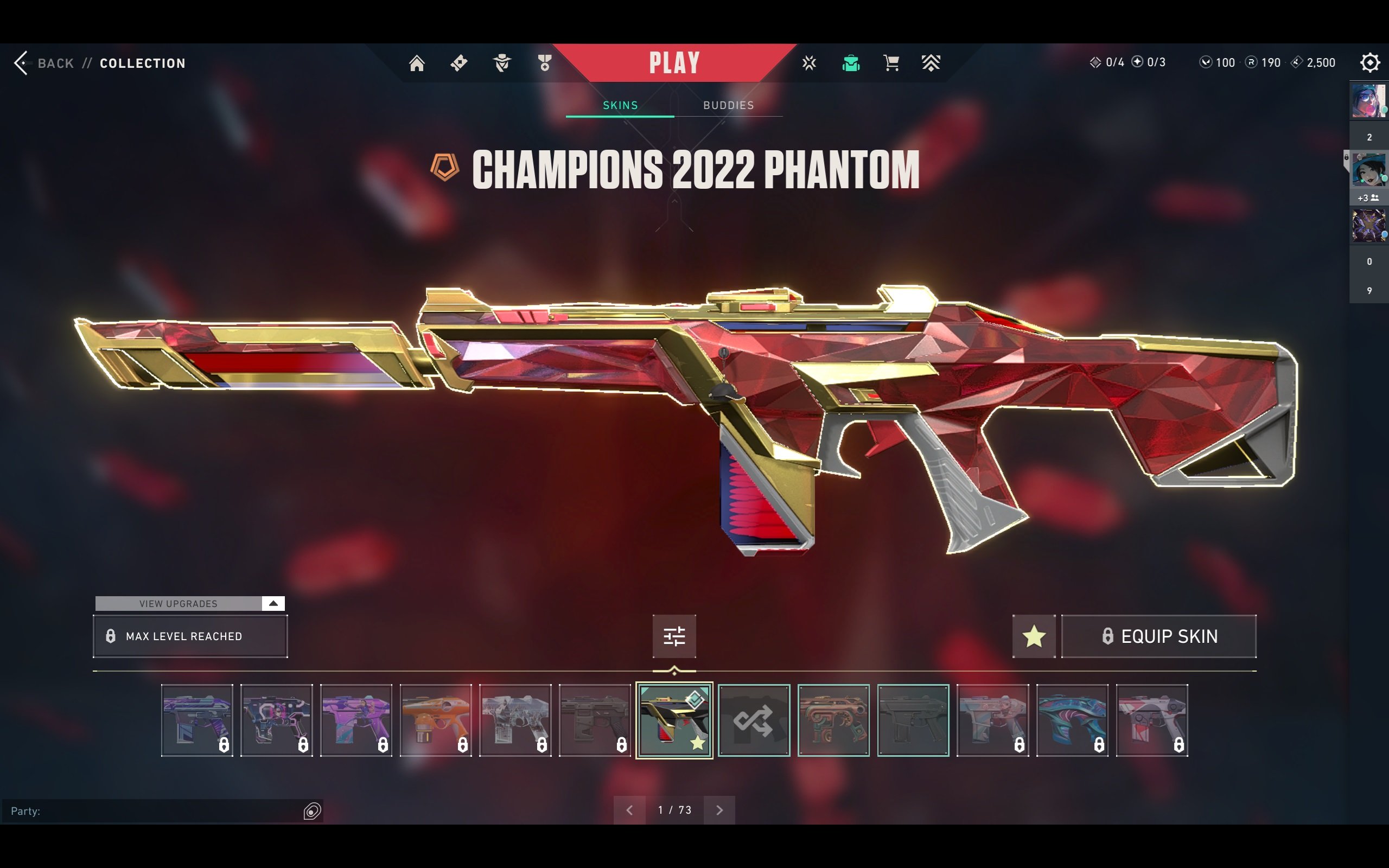Screen dimensions: 1389x868
Task: Go back to the Collection screen
Action: click(46, 63)
